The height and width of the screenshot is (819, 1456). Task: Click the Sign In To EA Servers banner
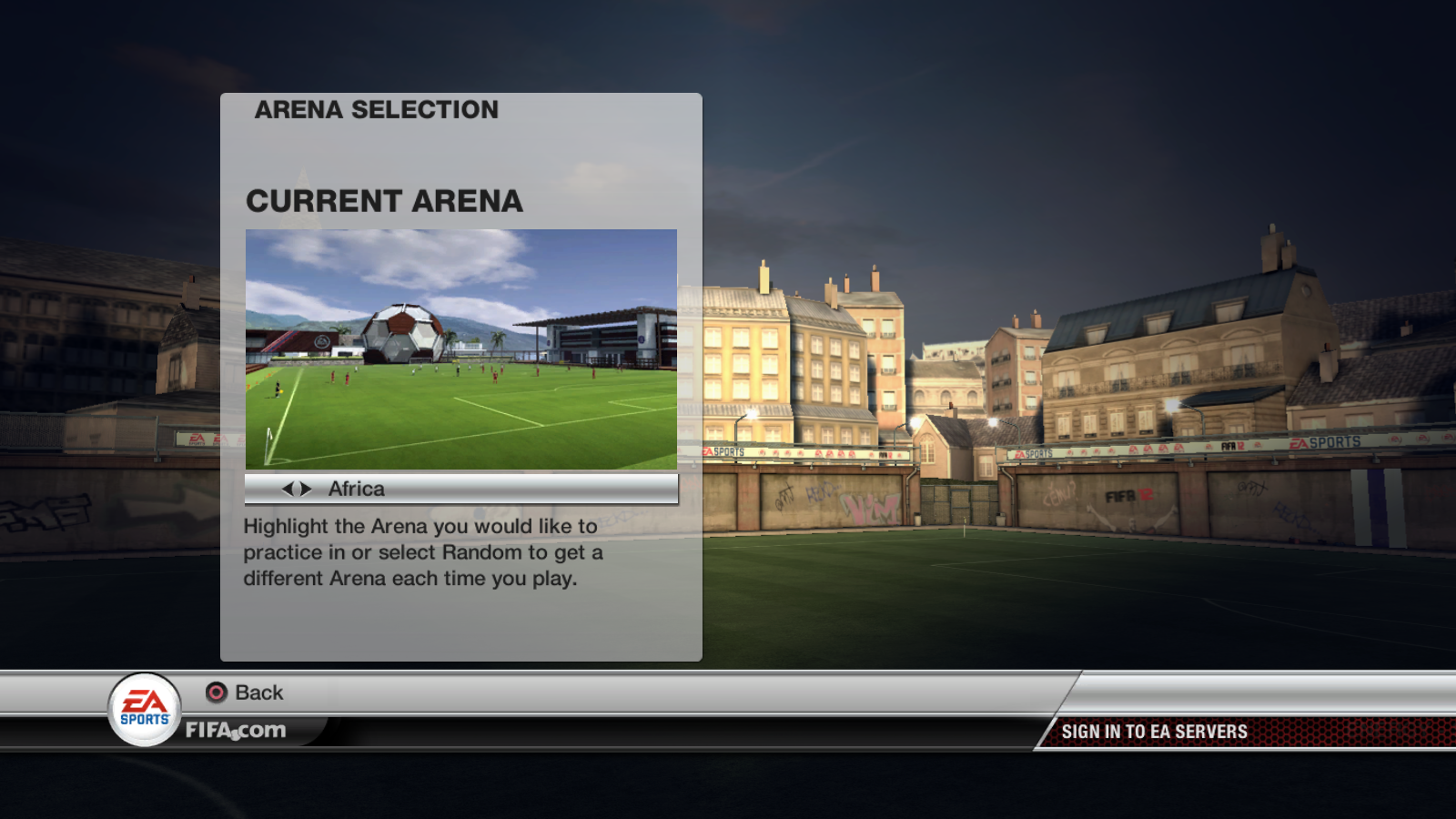[1154, 732]
